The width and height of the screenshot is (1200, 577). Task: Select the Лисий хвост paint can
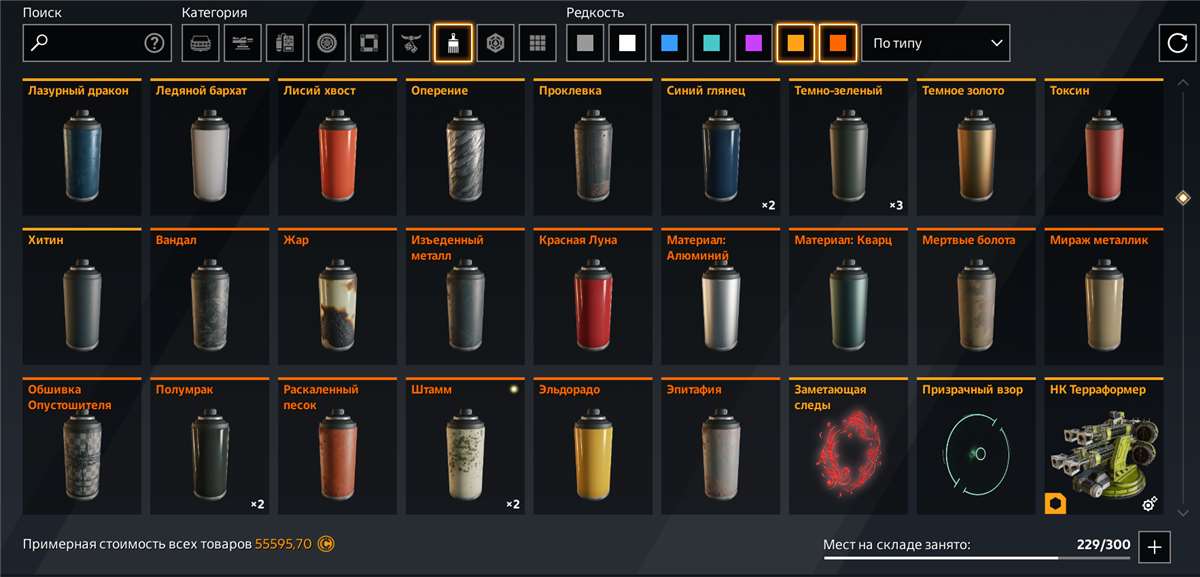(x=337, y=148)
